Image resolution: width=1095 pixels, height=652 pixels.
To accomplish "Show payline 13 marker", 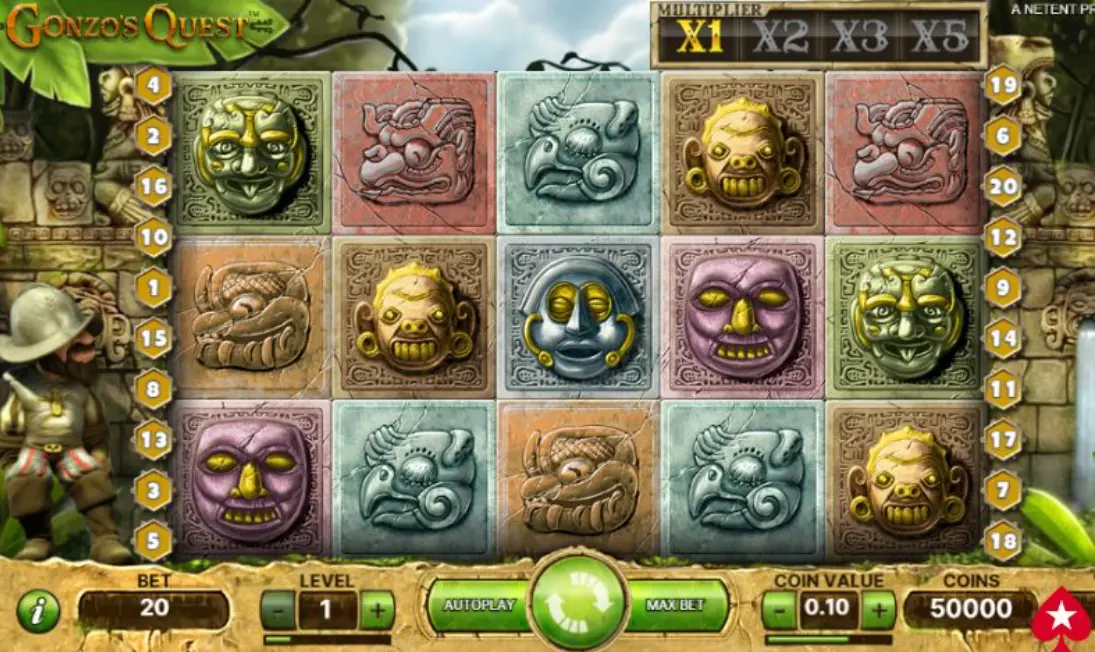I will (154, 439).
